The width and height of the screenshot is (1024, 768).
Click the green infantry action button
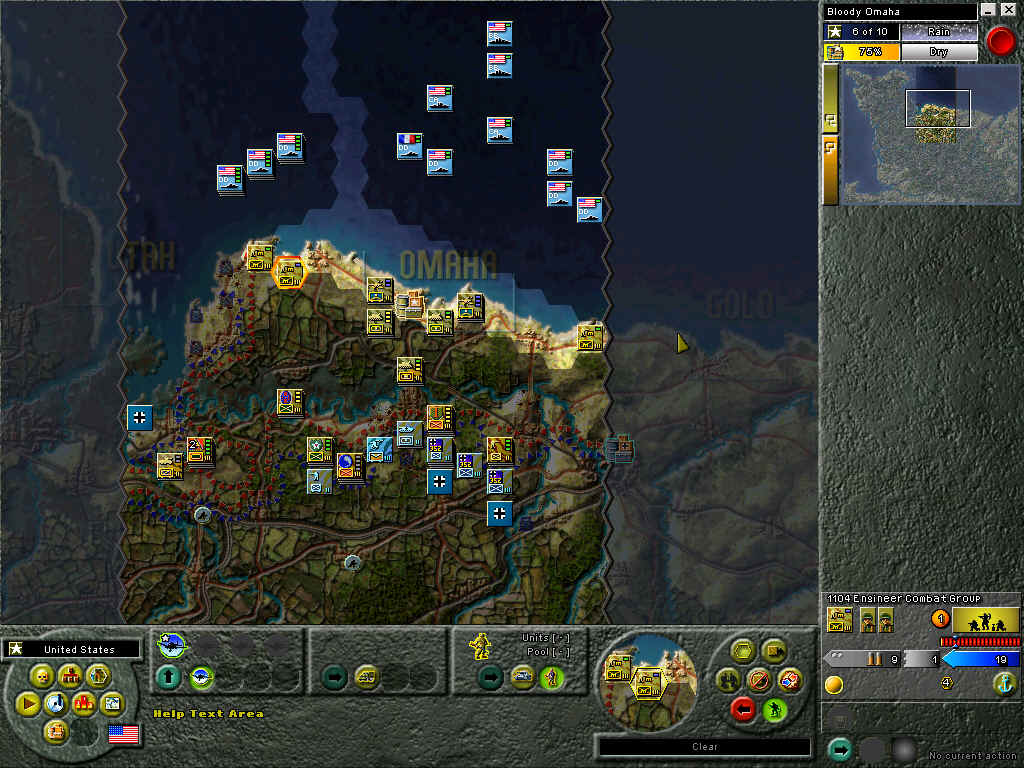[774, 709]
